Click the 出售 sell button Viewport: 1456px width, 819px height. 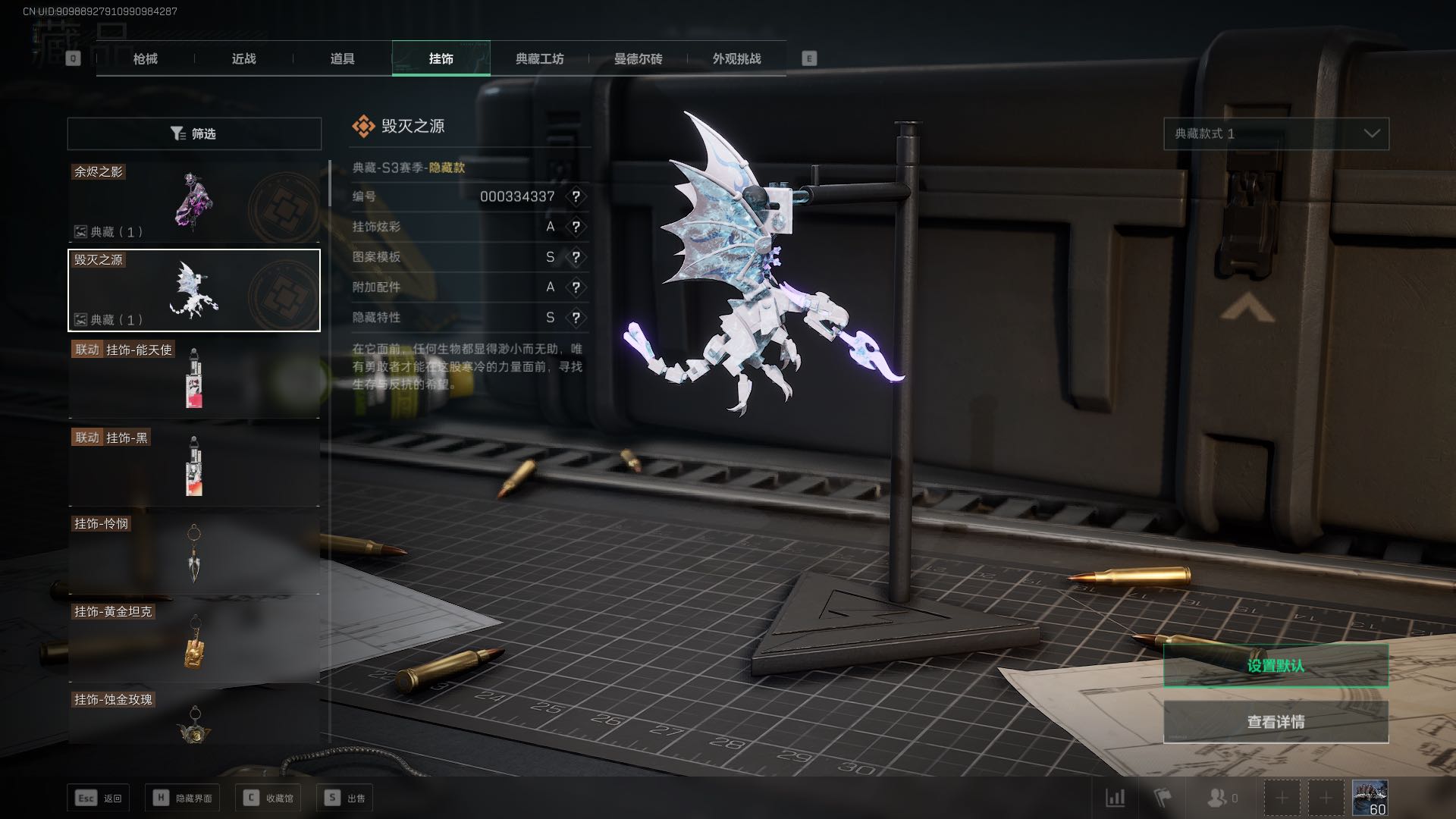tap(345, 798)
